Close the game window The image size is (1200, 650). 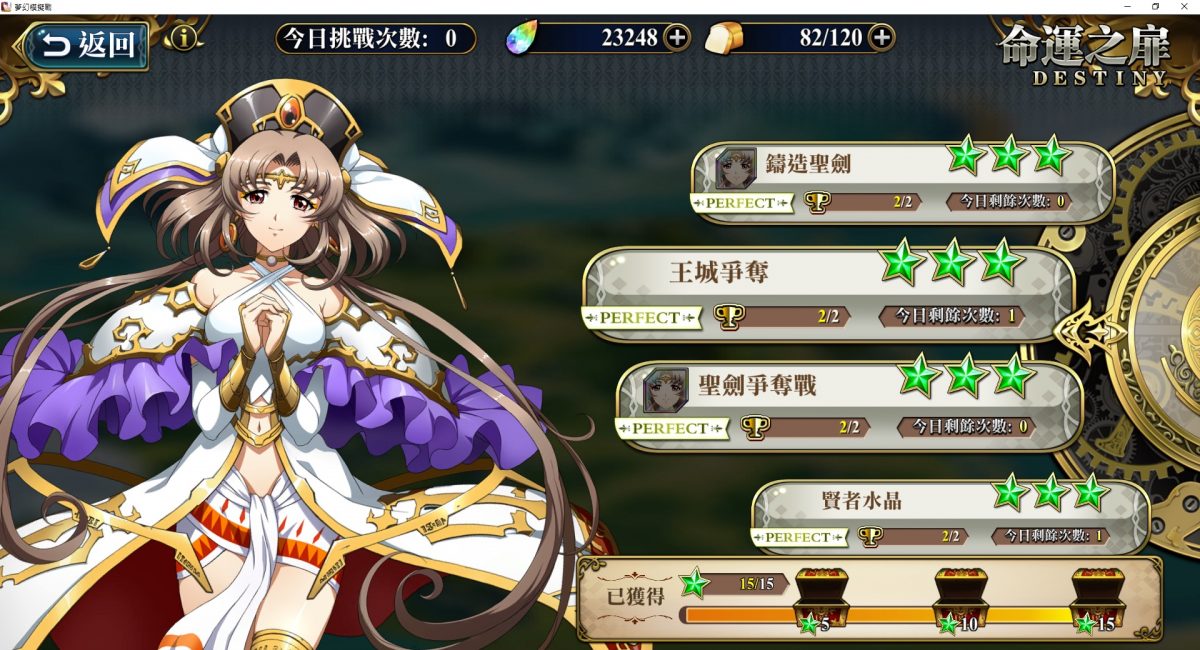click(1184, 6)
